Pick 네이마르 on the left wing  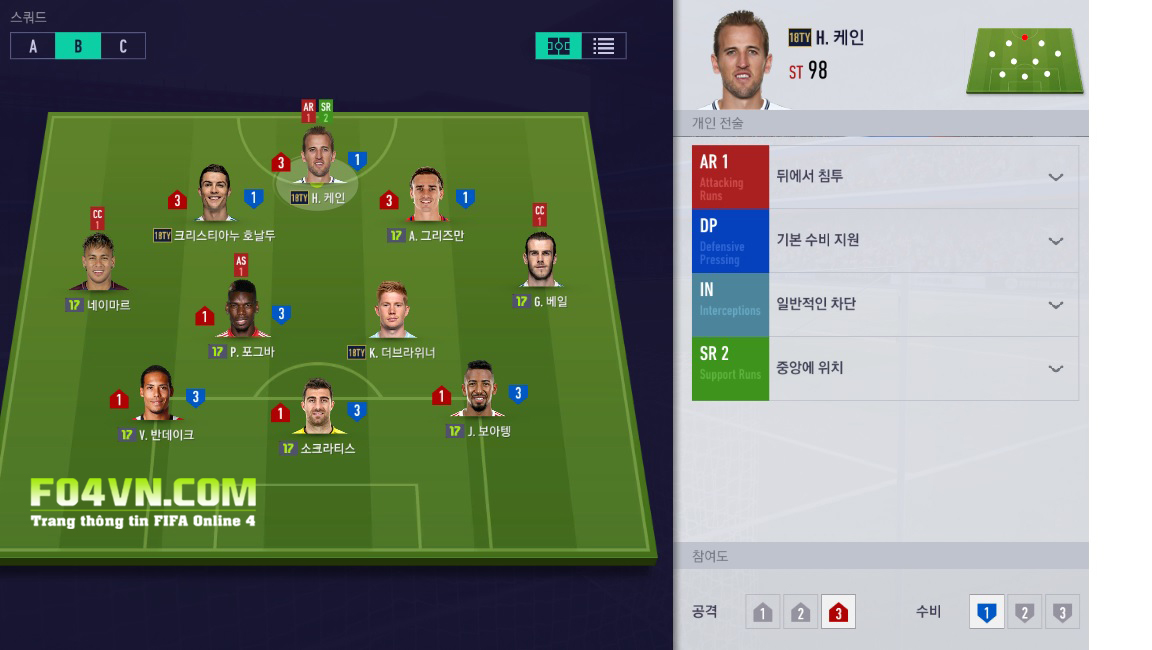(x=98, y=265)
